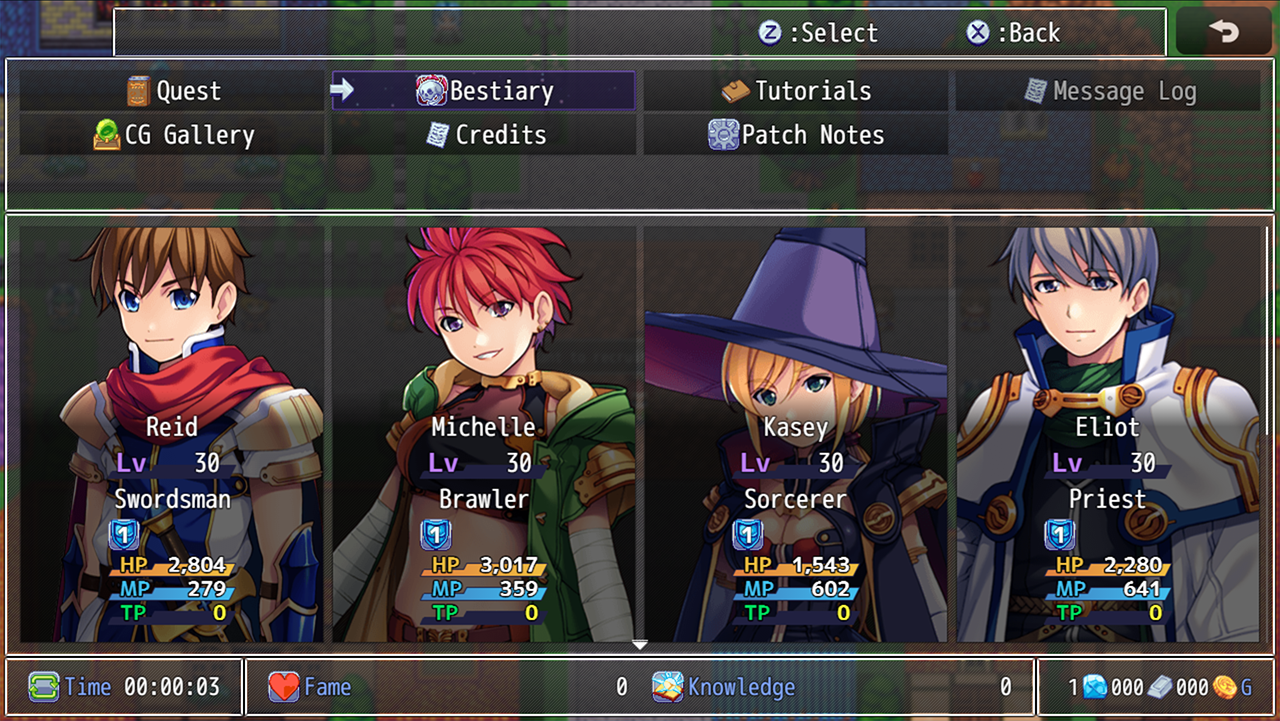Choose Michelle the Brawler's party card
The width and height of the screenshot is (1280, 721).
coord(484,433)
